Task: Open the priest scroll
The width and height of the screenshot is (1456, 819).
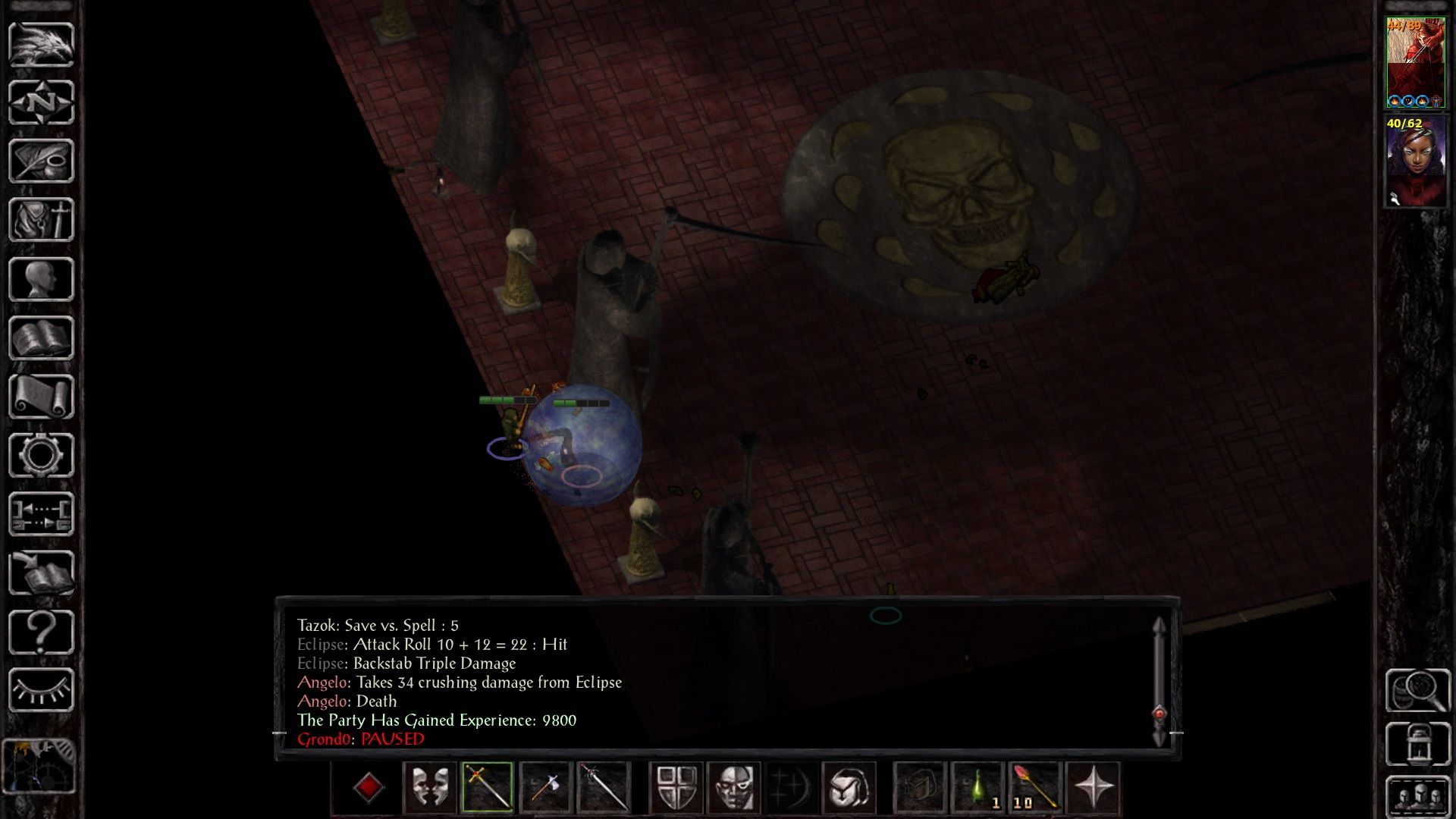Action: pos(41,397)
